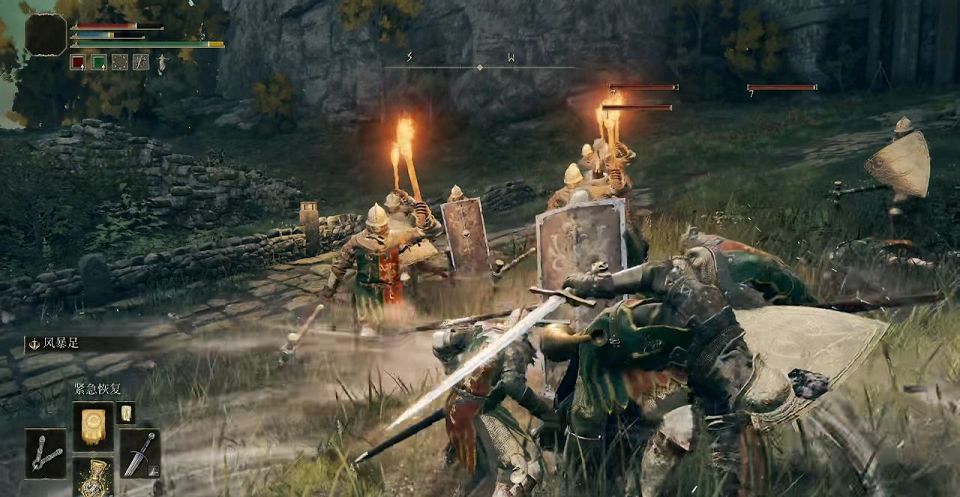Click the red status buff icon

pyautogui.click(x=78, y=62)
